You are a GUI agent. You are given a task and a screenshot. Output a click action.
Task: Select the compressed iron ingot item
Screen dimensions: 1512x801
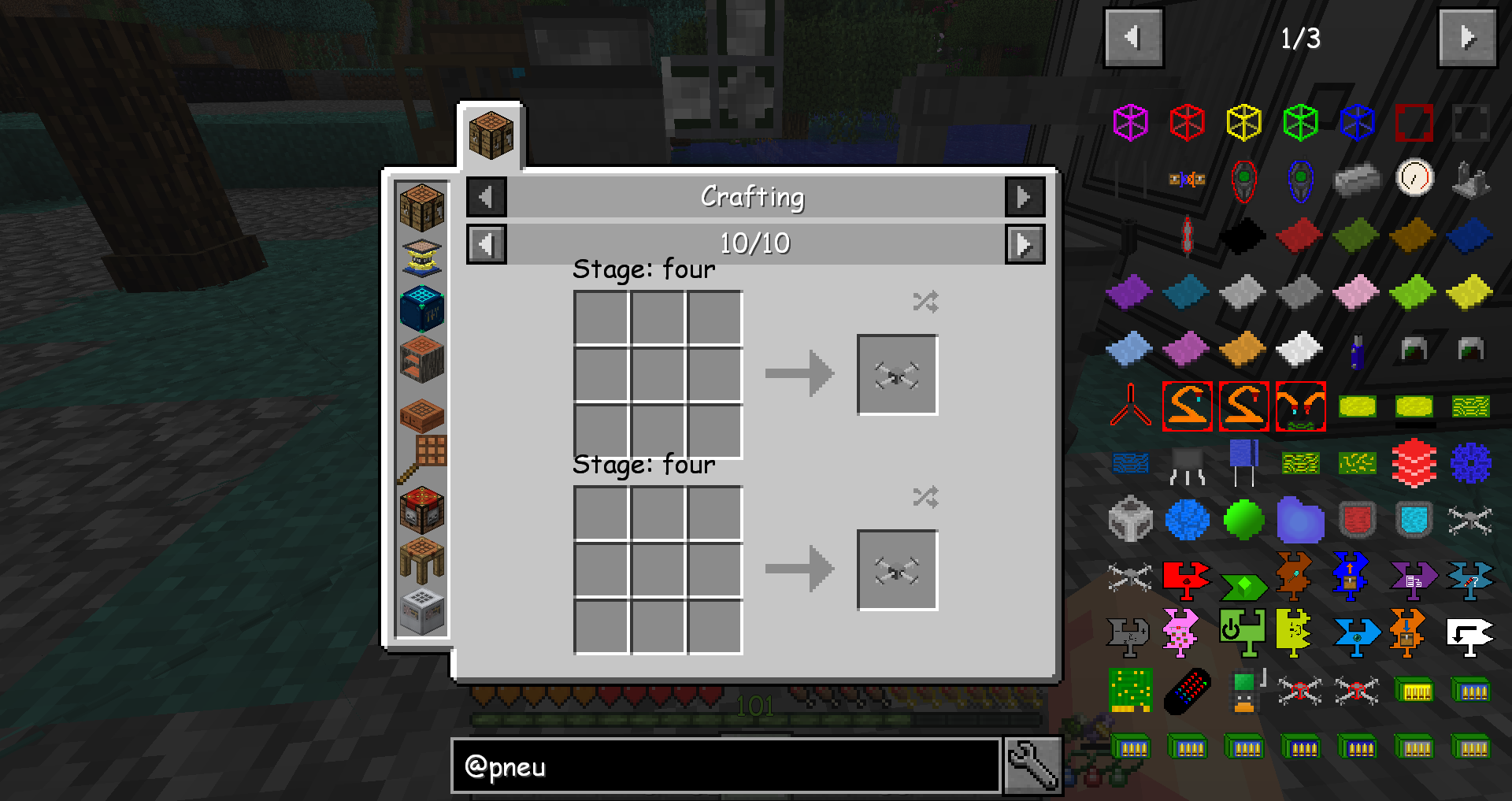[x=1356, y=179]
